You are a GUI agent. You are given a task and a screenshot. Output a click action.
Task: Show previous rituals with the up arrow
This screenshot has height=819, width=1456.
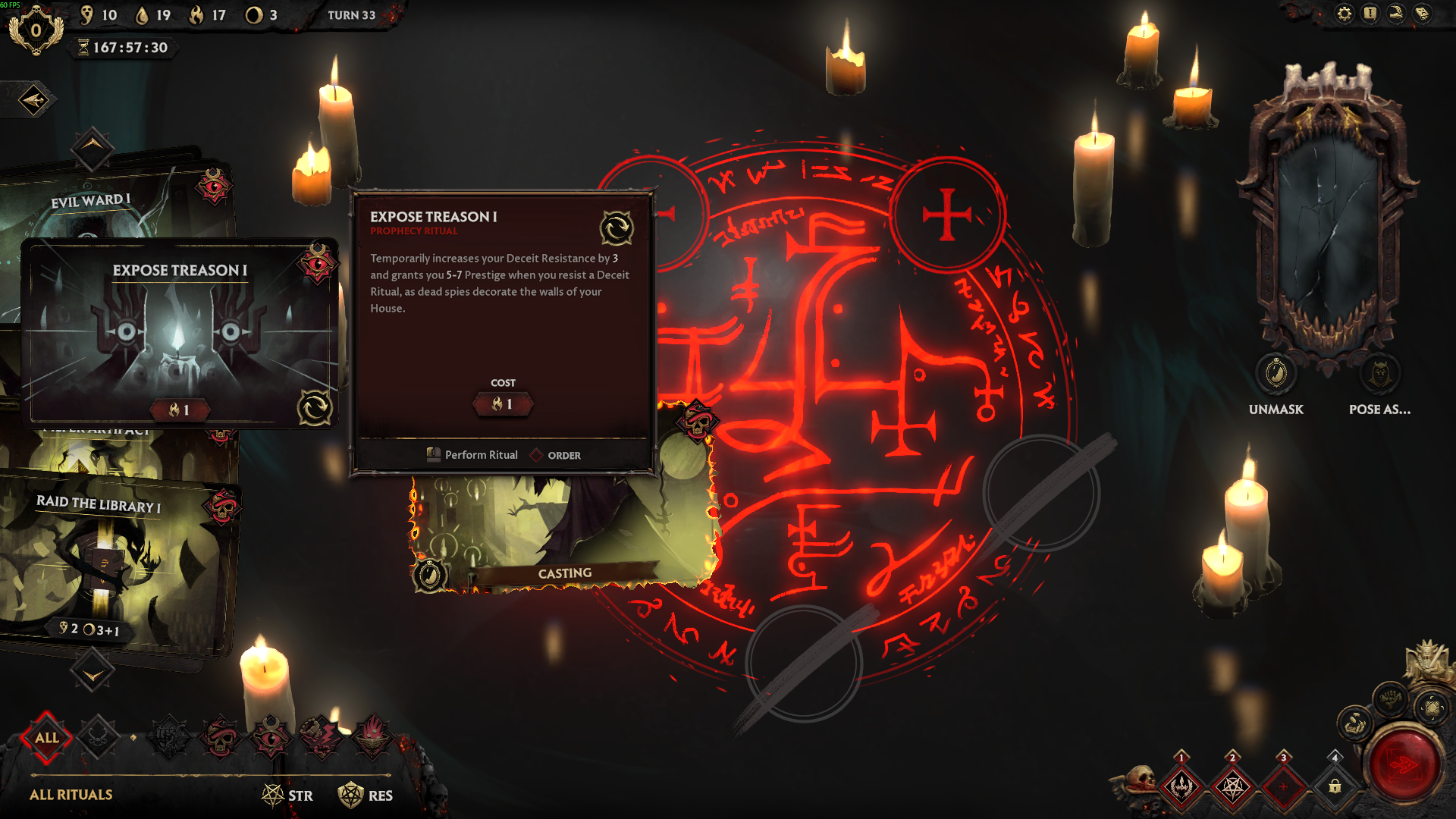(93, 147)
